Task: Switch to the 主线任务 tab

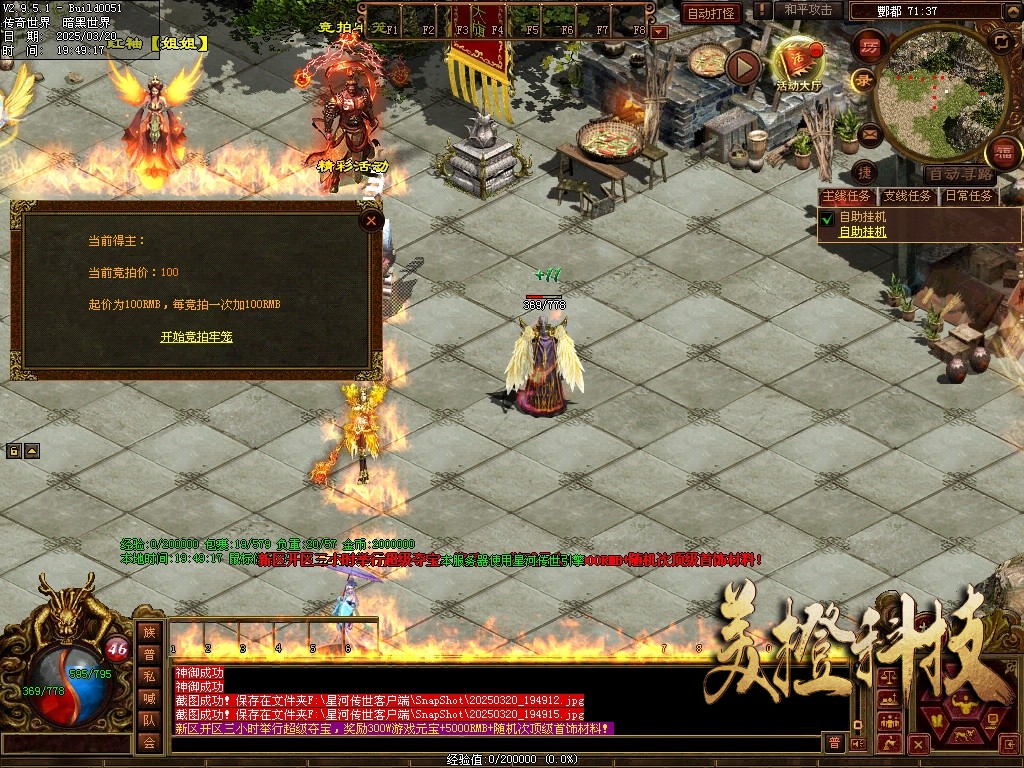Action: 846,196
